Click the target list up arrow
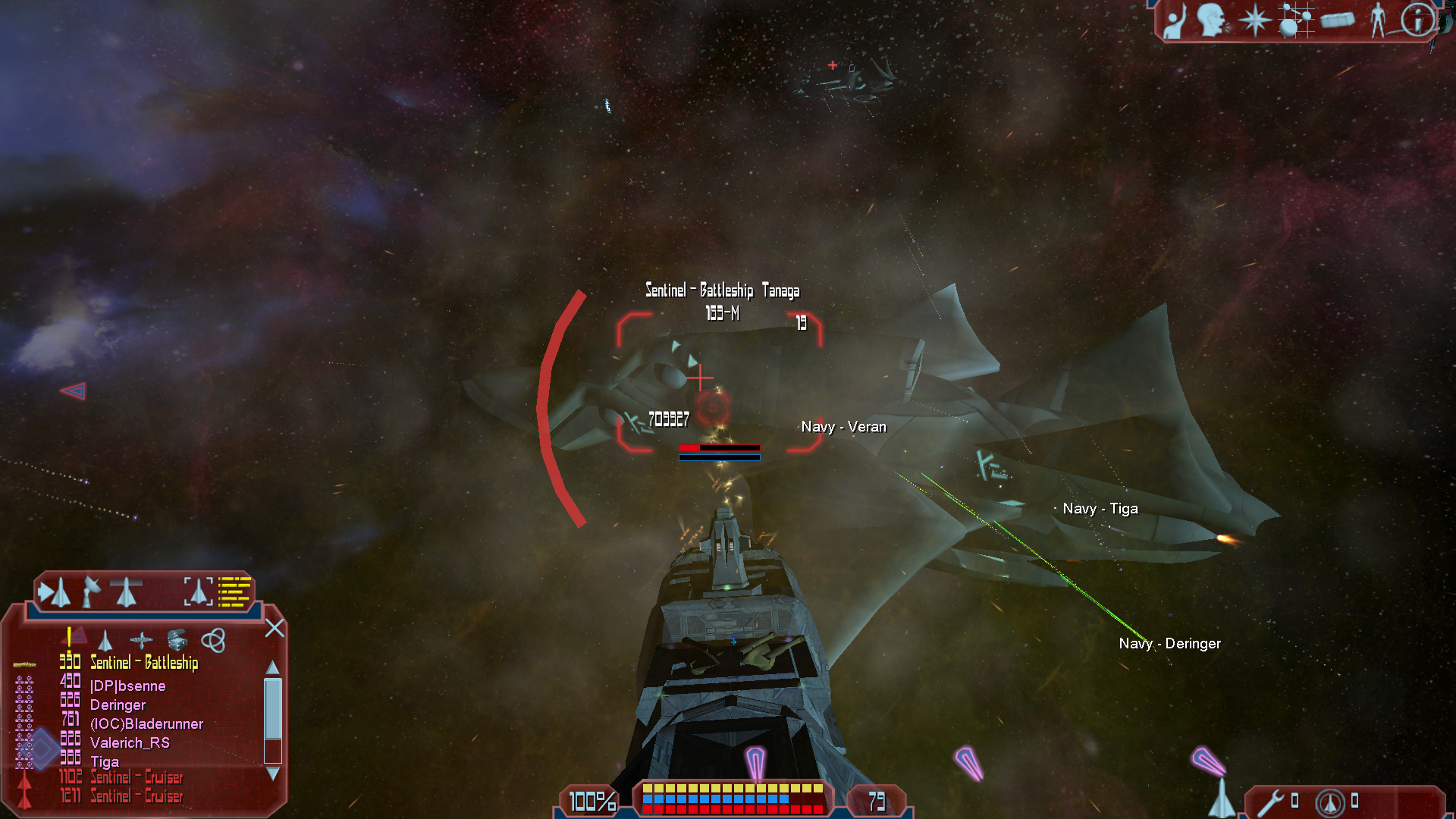 point(273,667)
